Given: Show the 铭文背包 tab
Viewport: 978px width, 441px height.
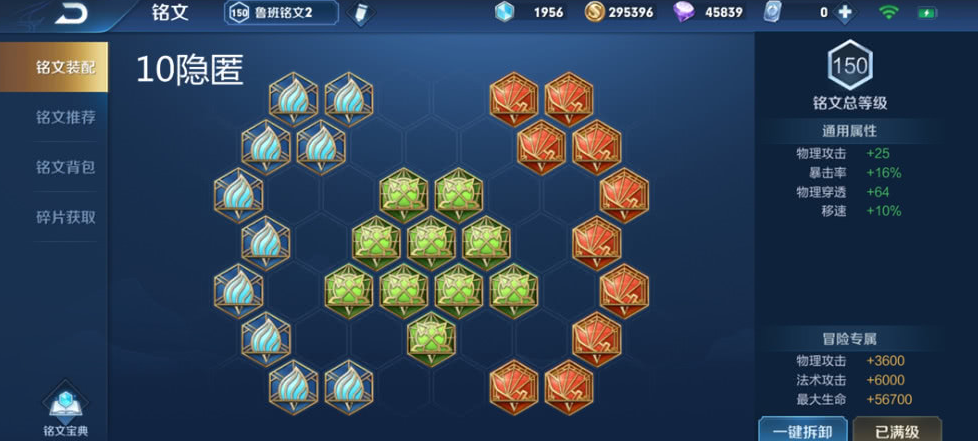Looking at the screenshot, I should 65,167.
